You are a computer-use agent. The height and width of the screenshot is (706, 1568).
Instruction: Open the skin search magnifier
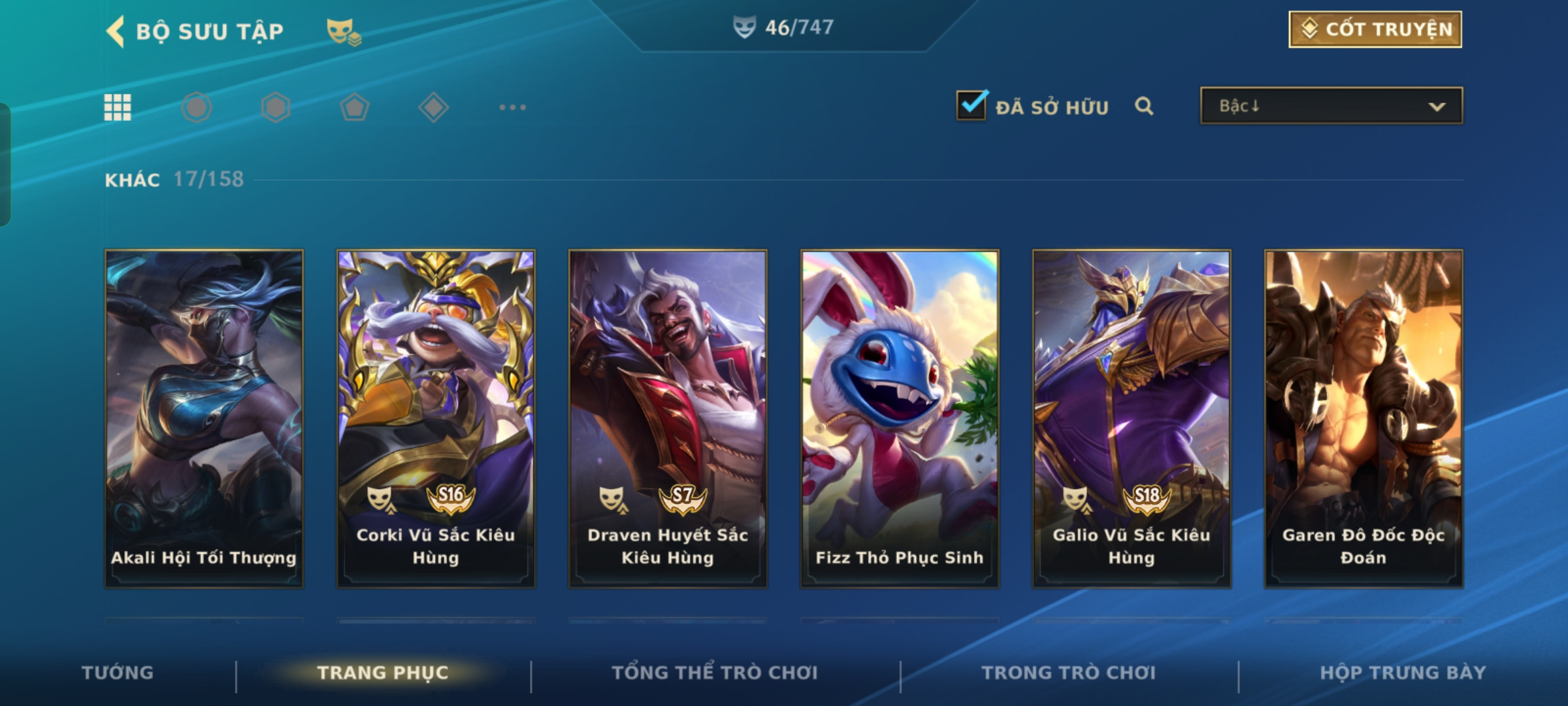[1143, 106]
